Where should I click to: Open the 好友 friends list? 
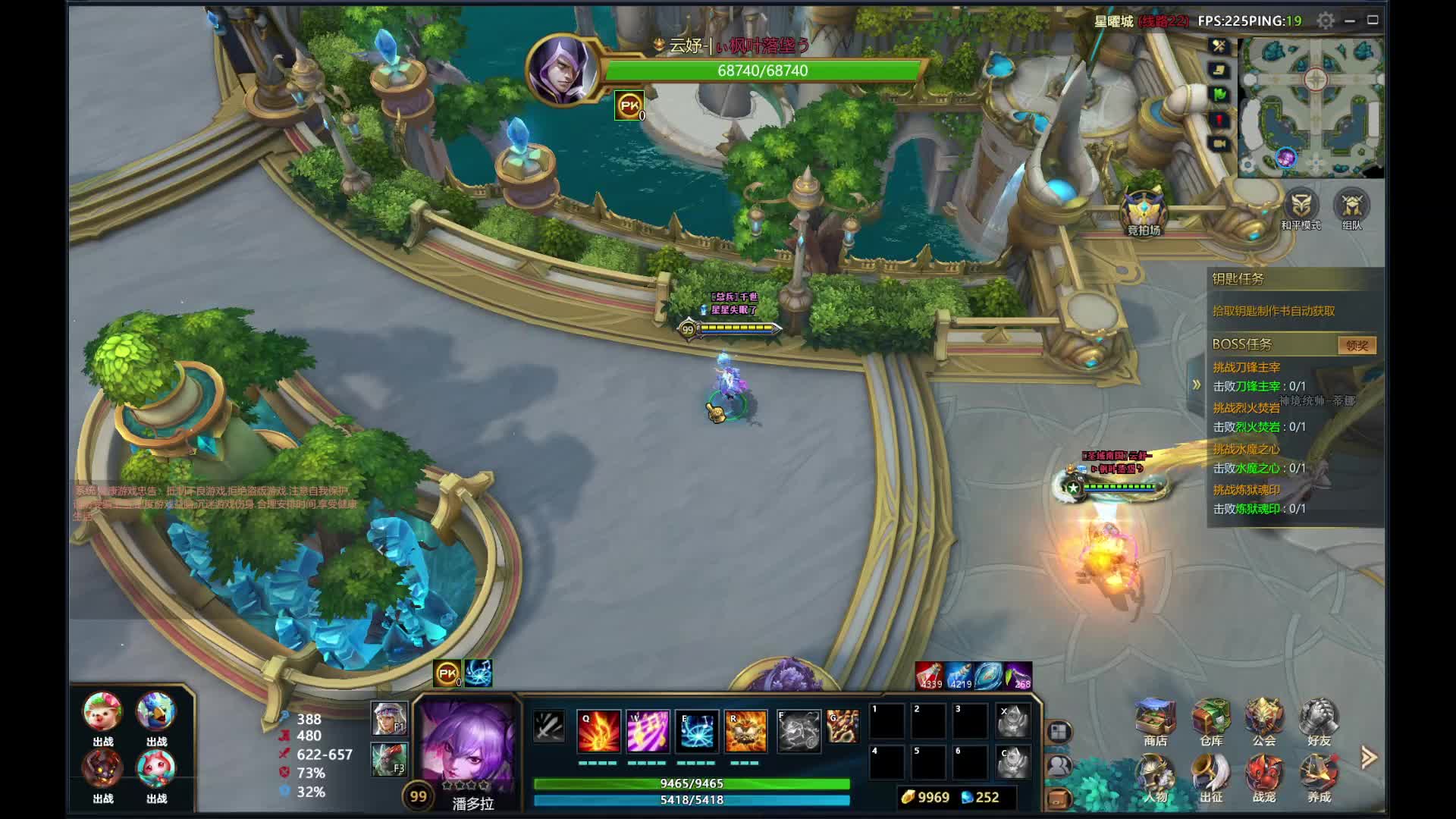point(1319,720)
